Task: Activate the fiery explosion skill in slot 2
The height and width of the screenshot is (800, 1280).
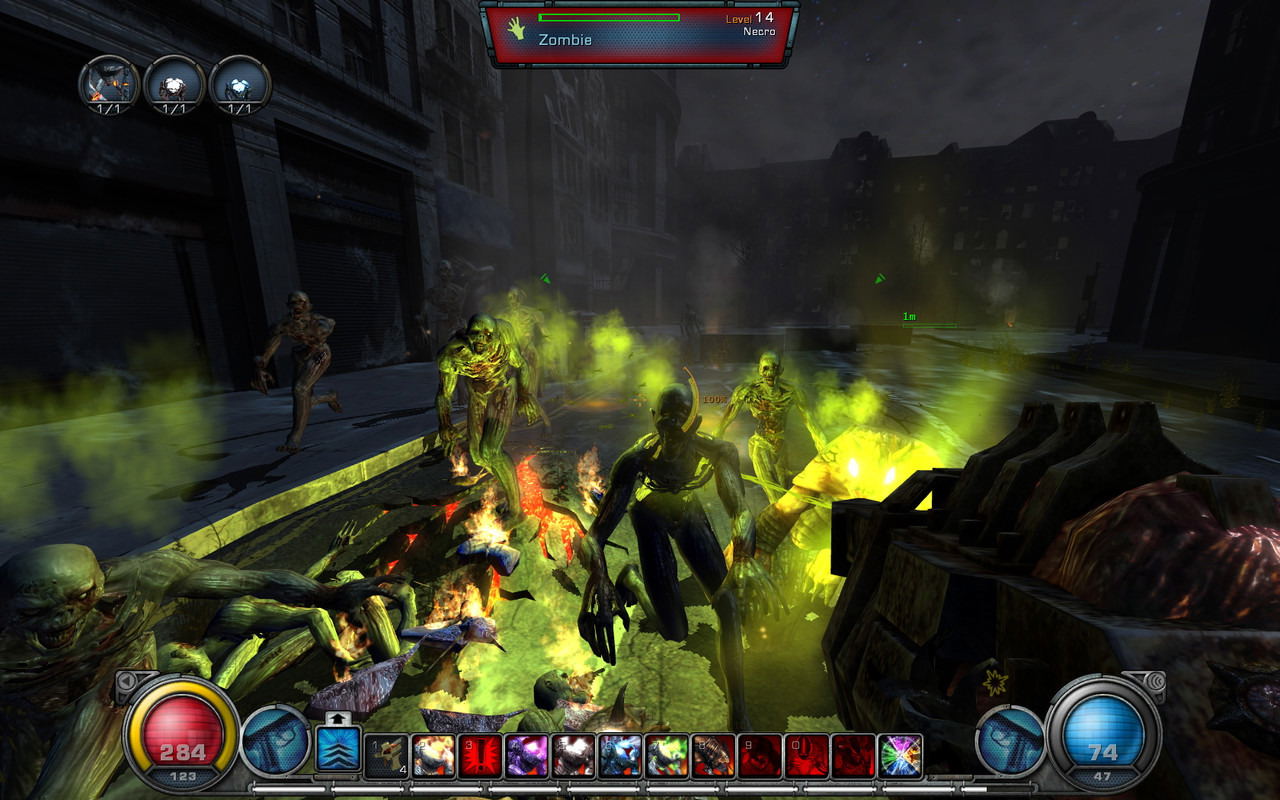Action: [x=433, y=757]
